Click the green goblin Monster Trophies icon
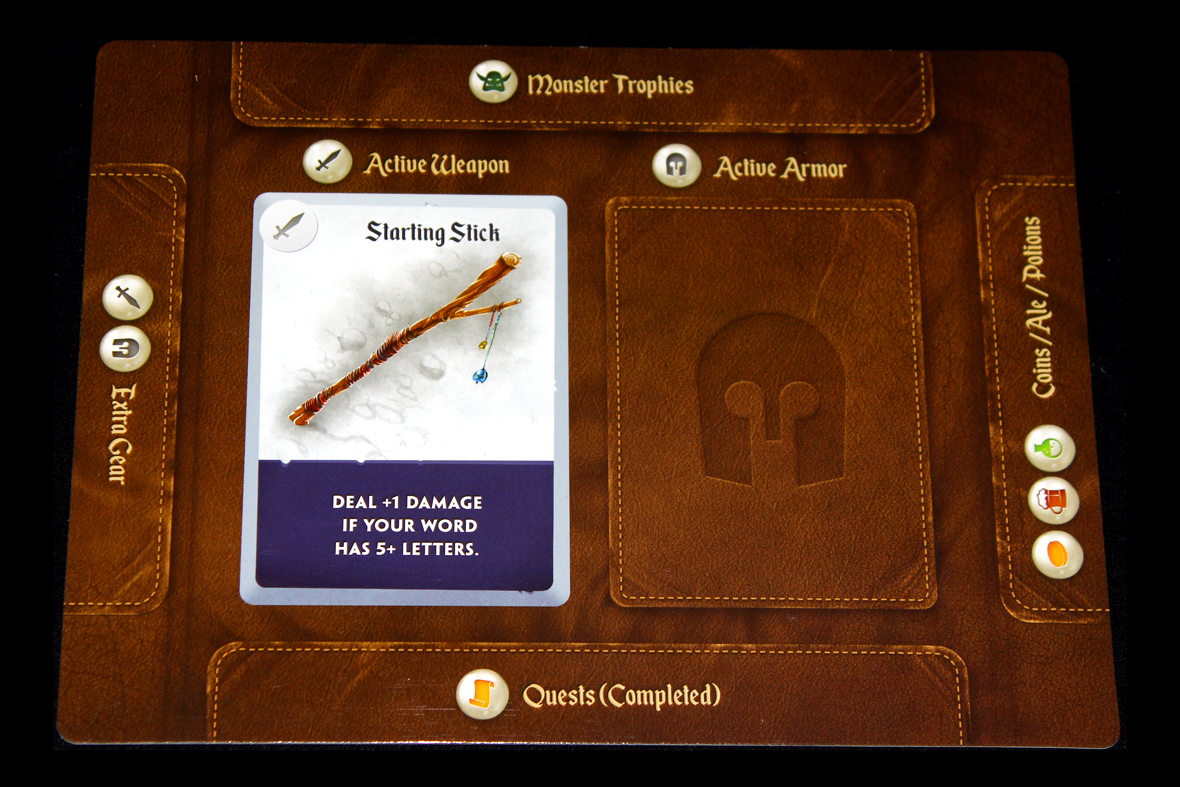The image size is (1180, 787). (x=493, y=82)
